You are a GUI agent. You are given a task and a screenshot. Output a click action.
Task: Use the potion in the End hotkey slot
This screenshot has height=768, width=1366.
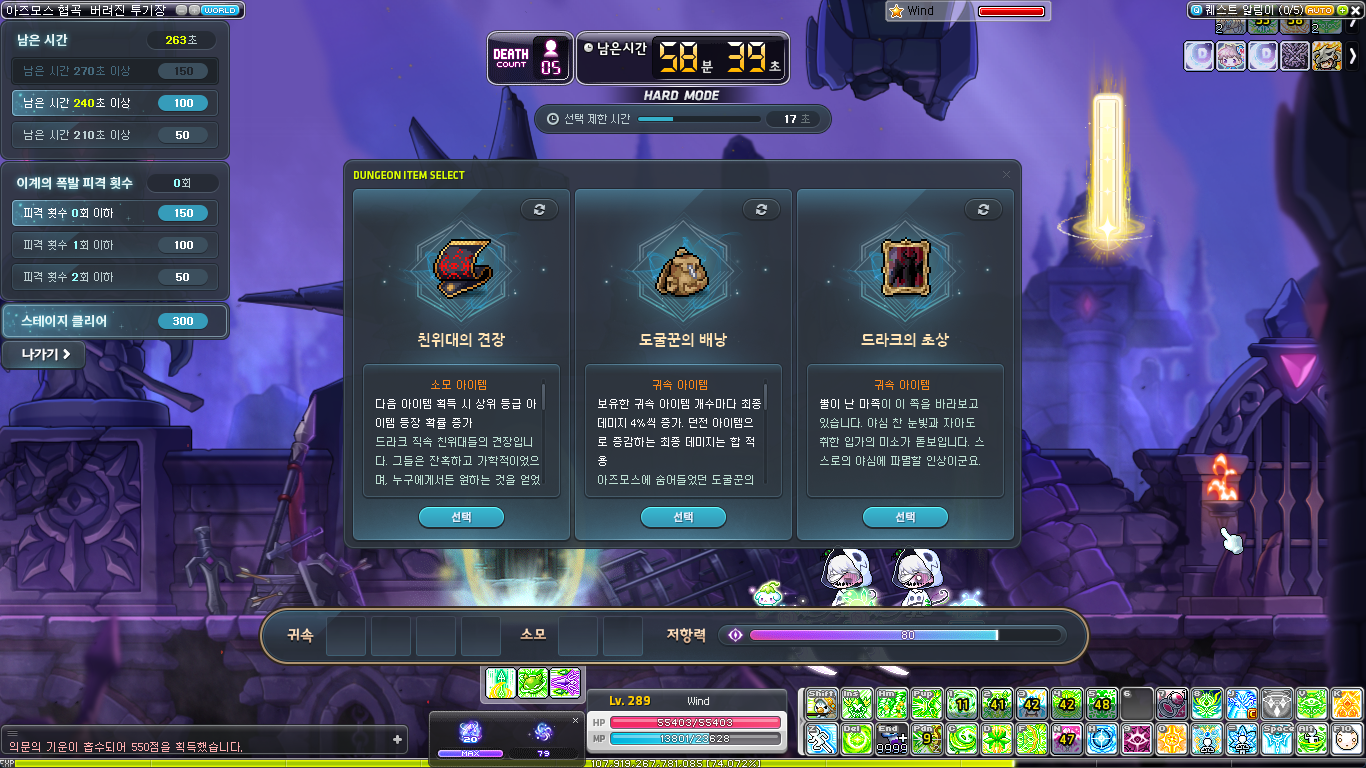click(x=890, y=740)
